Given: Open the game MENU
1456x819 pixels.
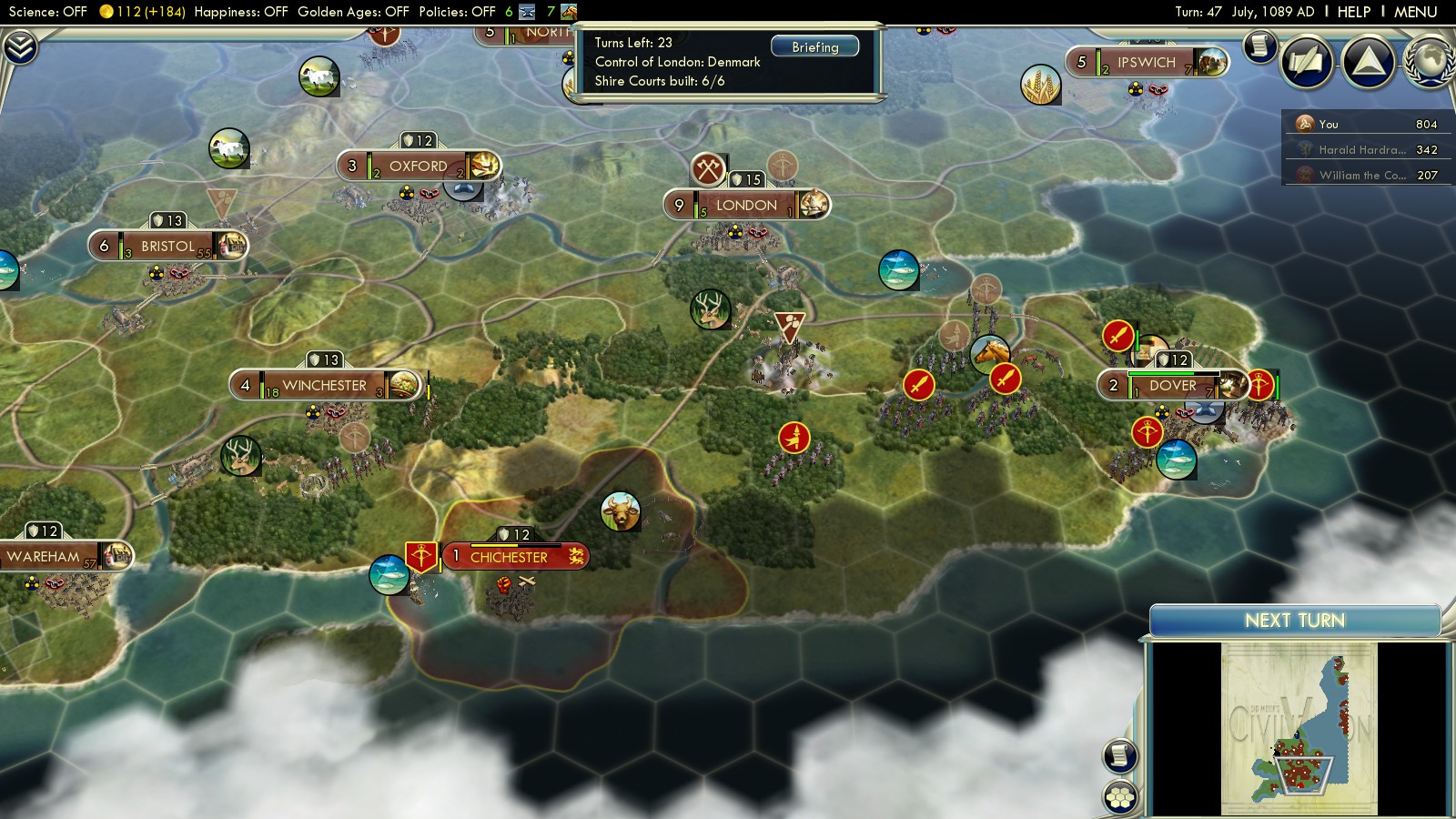Looking at the screenshot, I should click(1415, 12).
